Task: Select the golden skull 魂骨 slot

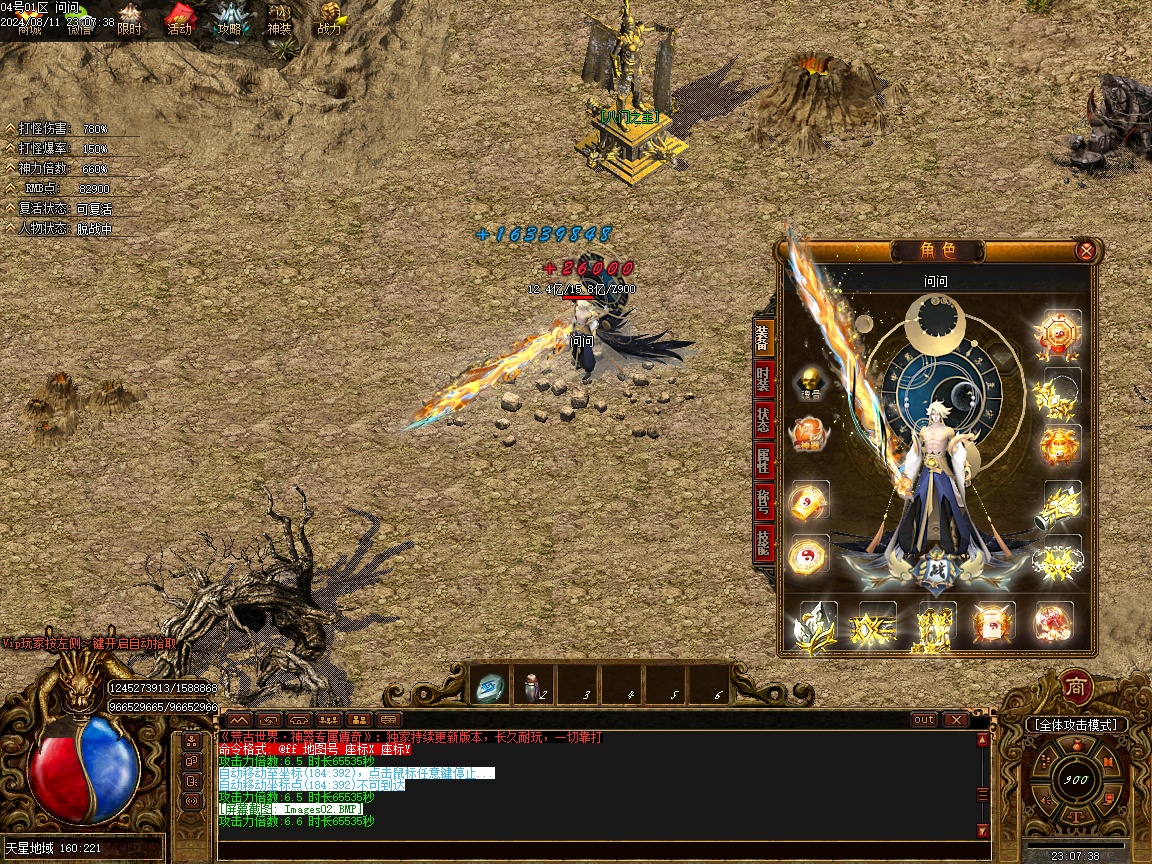Action: coord(809,383)
